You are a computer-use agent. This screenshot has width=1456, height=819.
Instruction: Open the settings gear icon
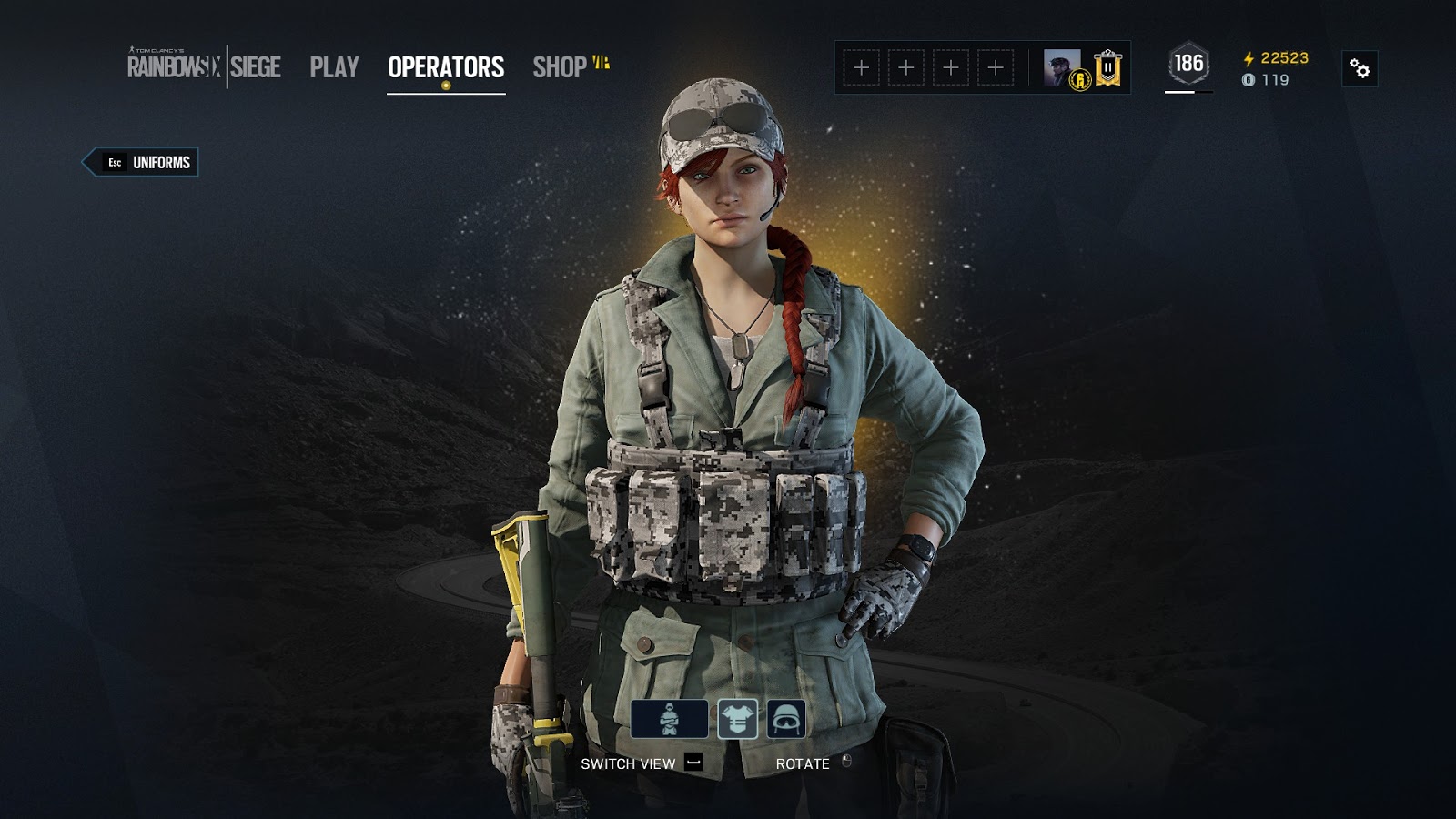[1360, 66]
